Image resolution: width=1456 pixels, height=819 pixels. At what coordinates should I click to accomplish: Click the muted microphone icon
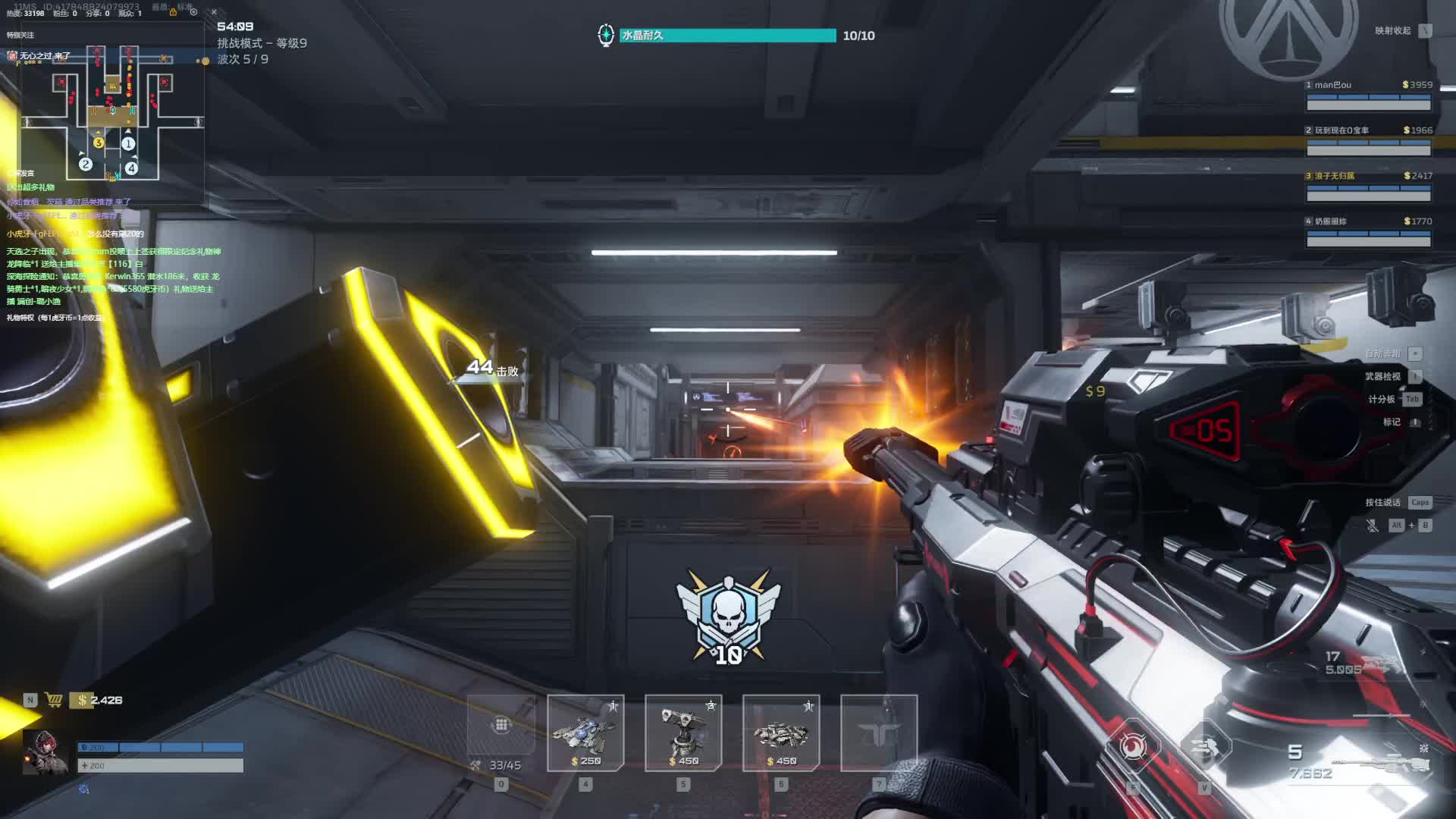(x=1373, y=525)
